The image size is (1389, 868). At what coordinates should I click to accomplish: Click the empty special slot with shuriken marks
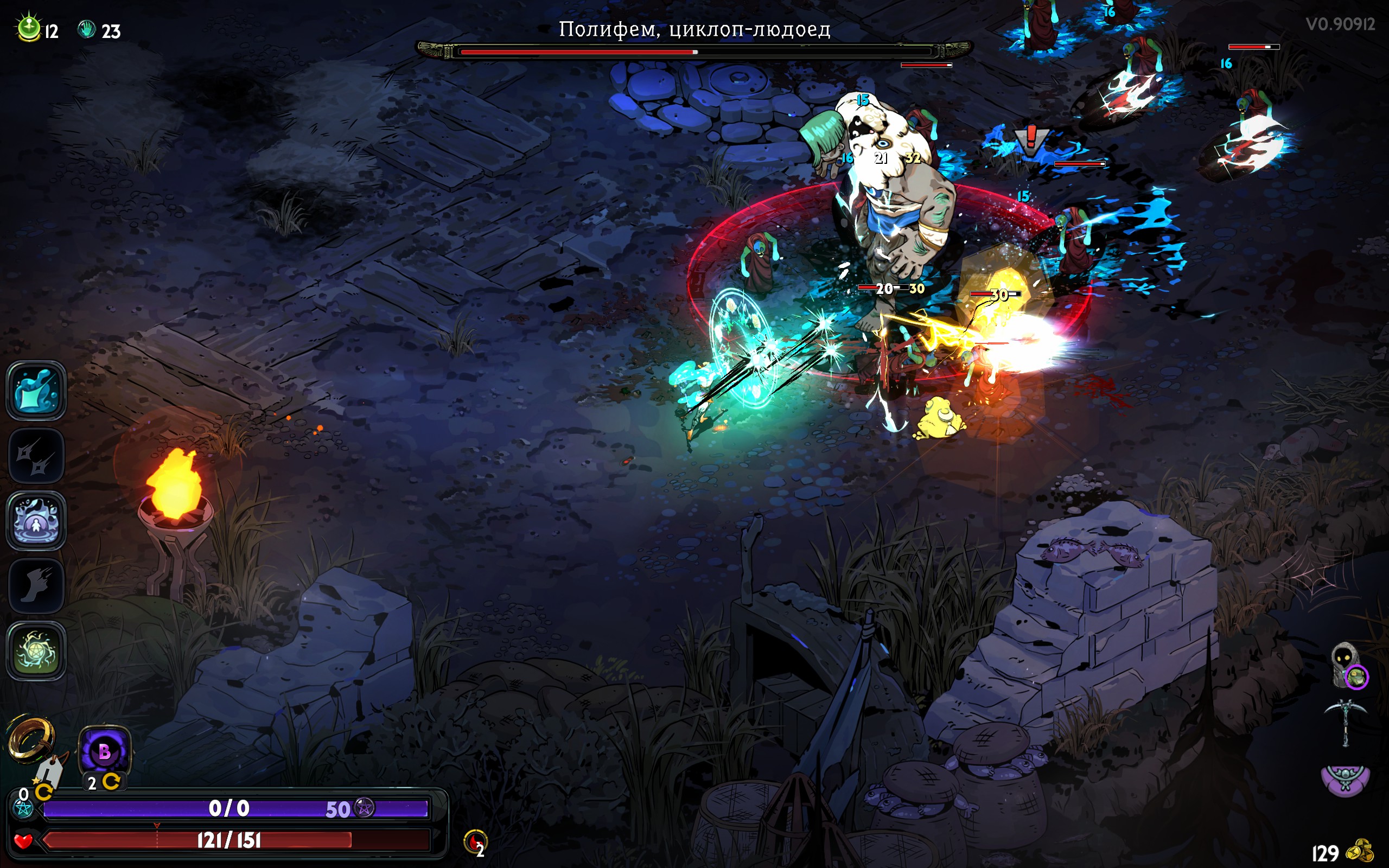(x=36, y=456)
